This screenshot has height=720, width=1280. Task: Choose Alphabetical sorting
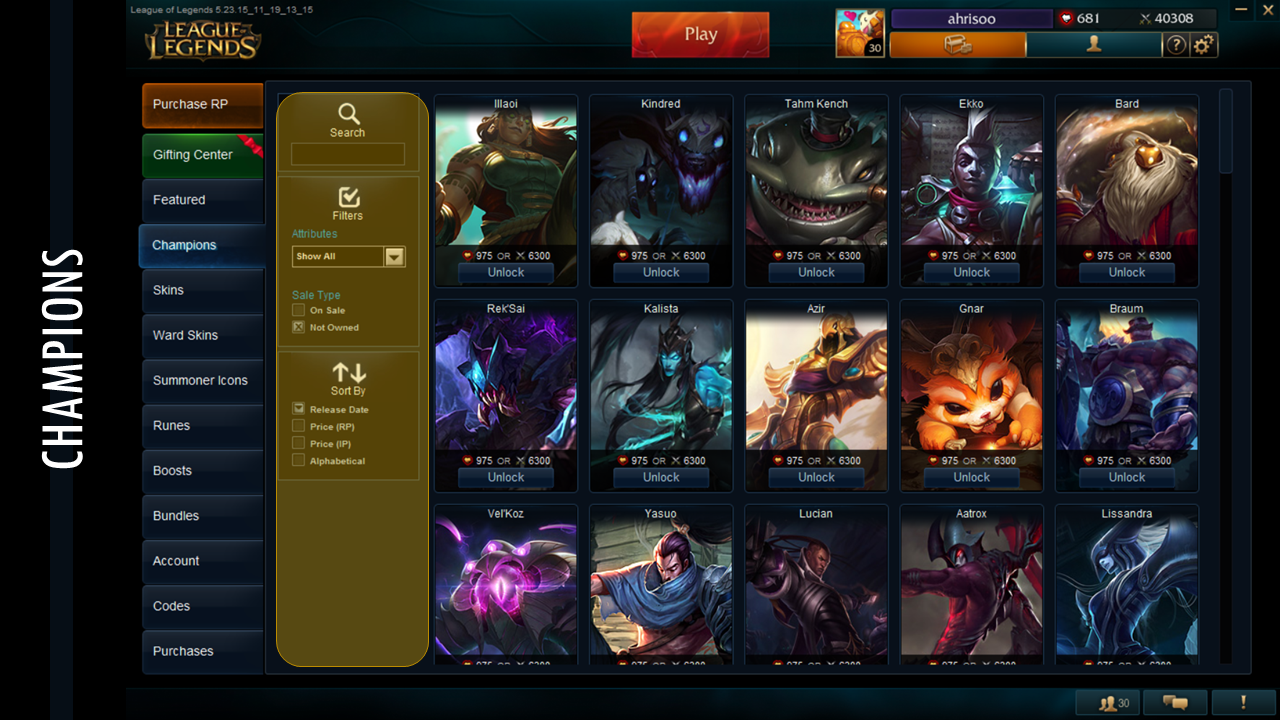point(298,461)
